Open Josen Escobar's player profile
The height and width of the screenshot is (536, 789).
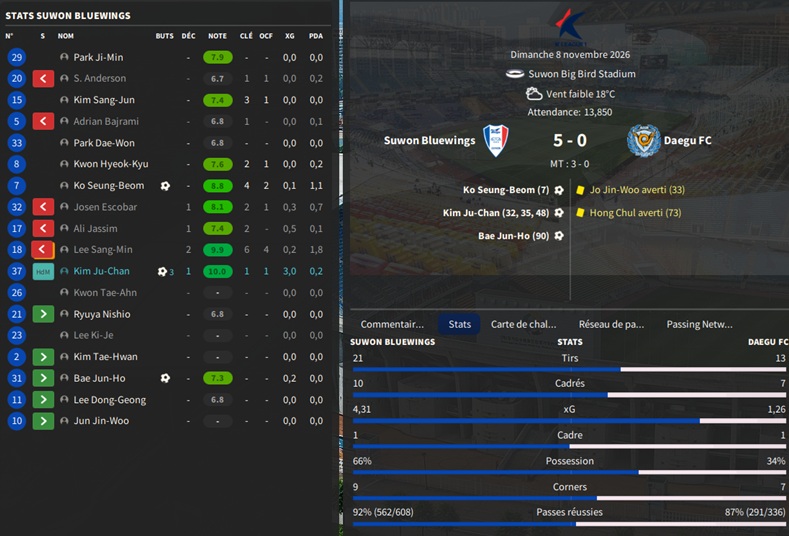[105, 207]
